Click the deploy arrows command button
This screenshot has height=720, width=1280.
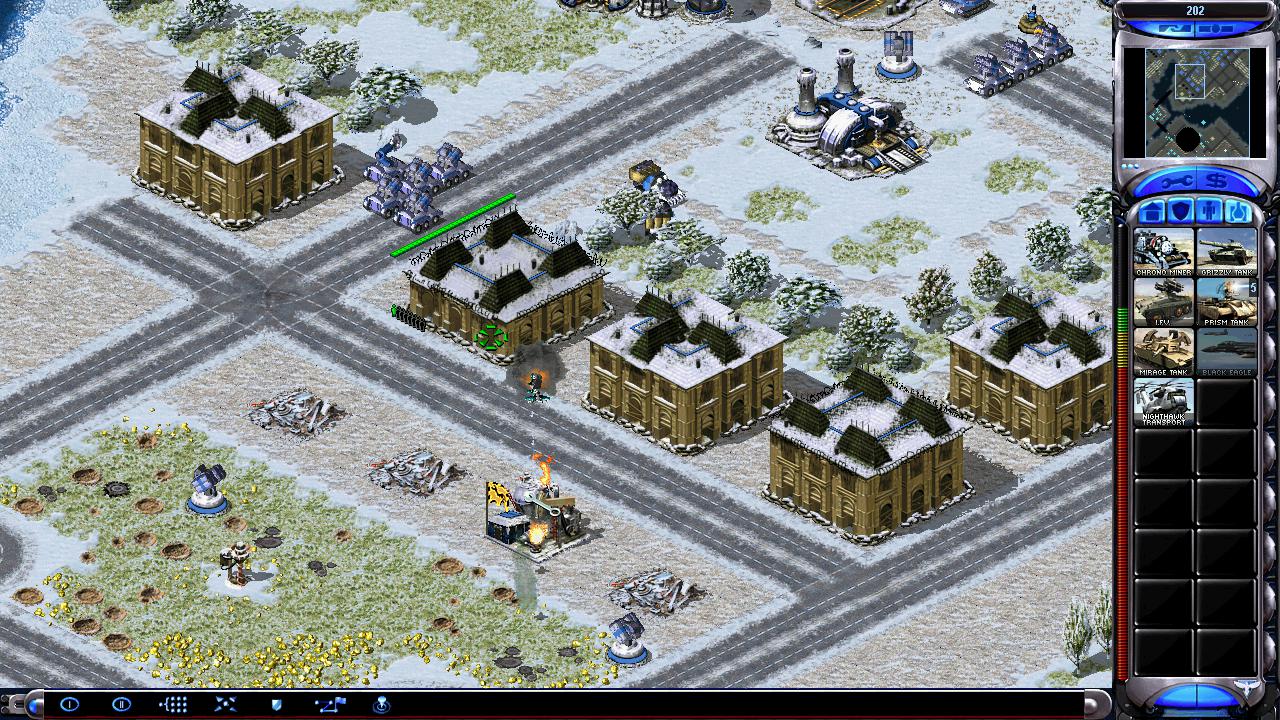coord(225,704)
